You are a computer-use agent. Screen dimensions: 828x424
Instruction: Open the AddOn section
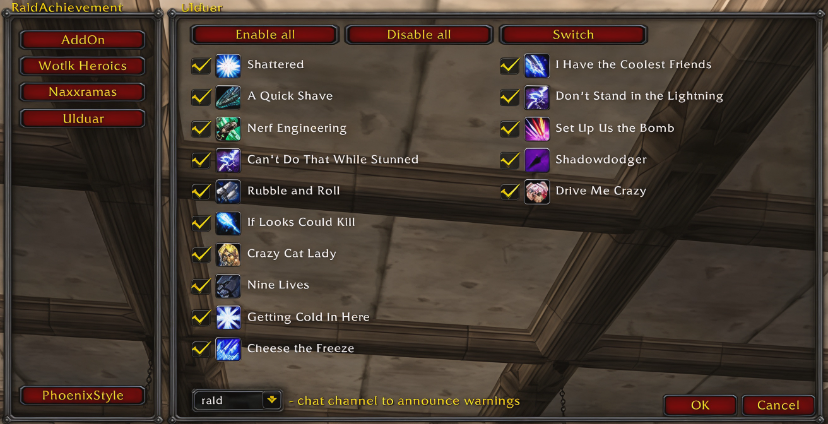tap(82, 40)
